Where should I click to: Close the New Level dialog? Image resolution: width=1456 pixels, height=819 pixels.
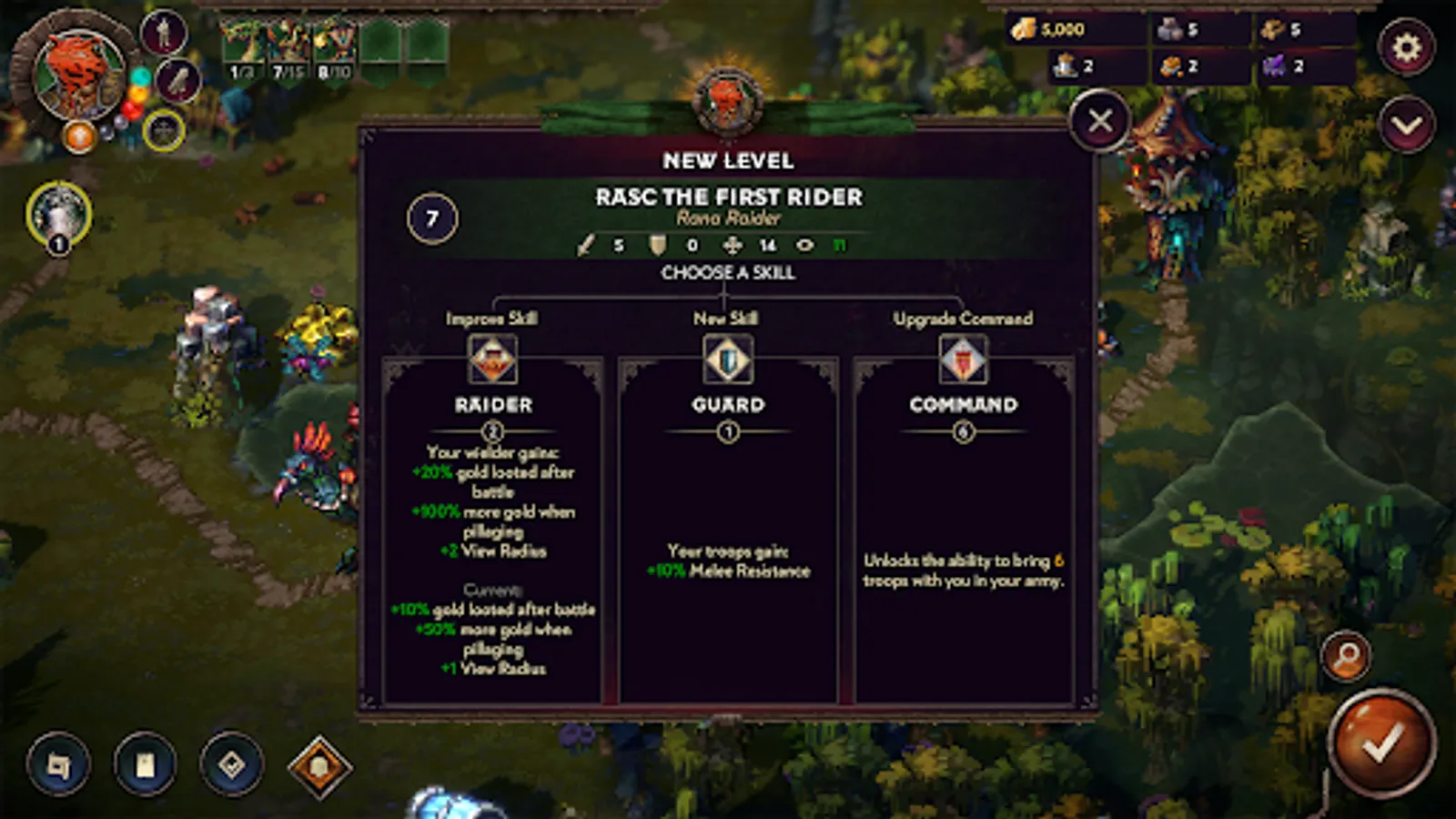click(1099, 119)
